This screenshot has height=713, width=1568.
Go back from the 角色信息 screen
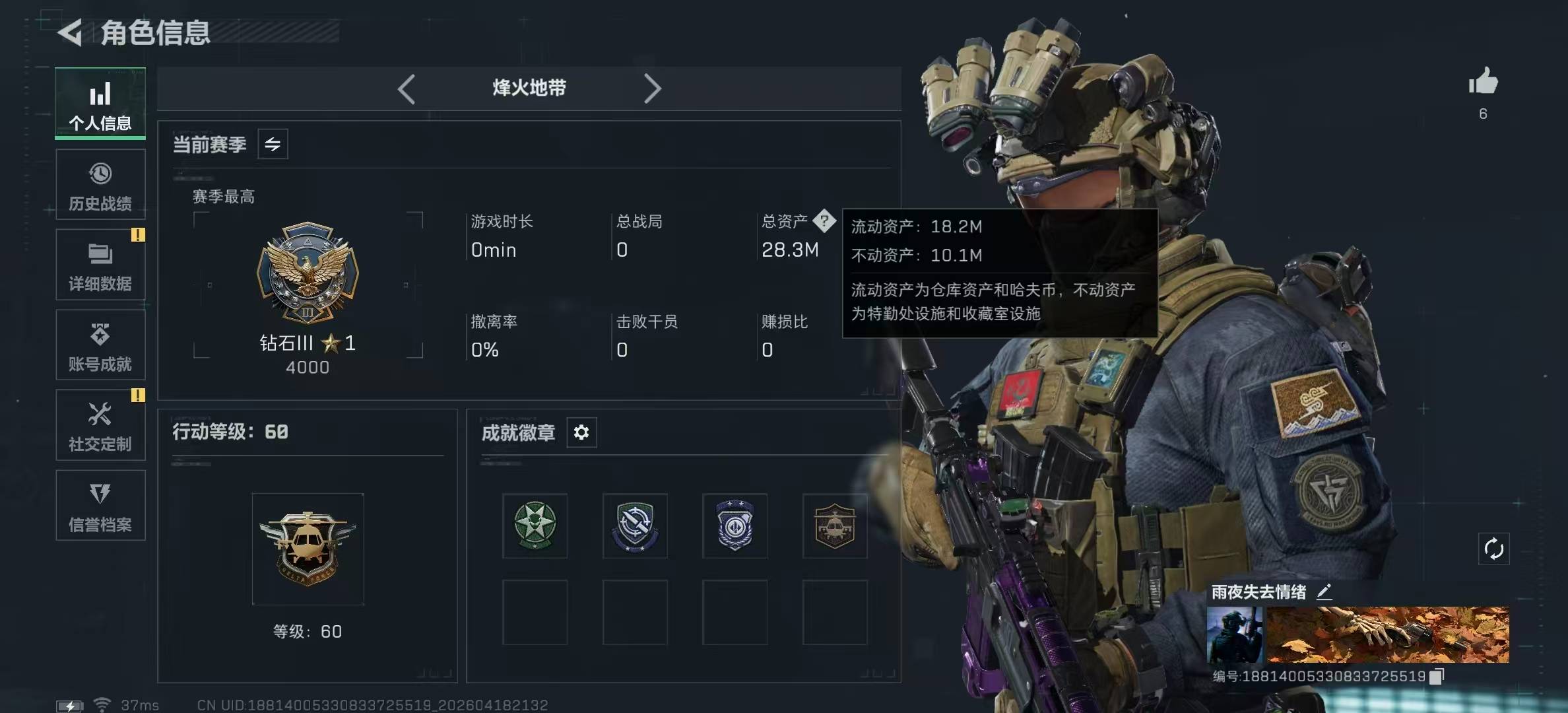pos(70,32)
